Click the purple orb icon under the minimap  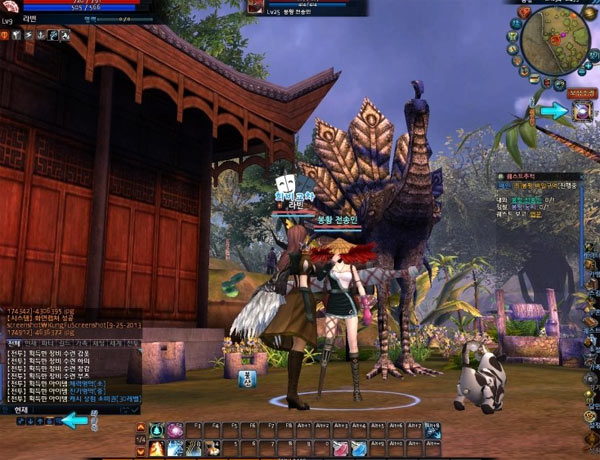coord(582,112)
